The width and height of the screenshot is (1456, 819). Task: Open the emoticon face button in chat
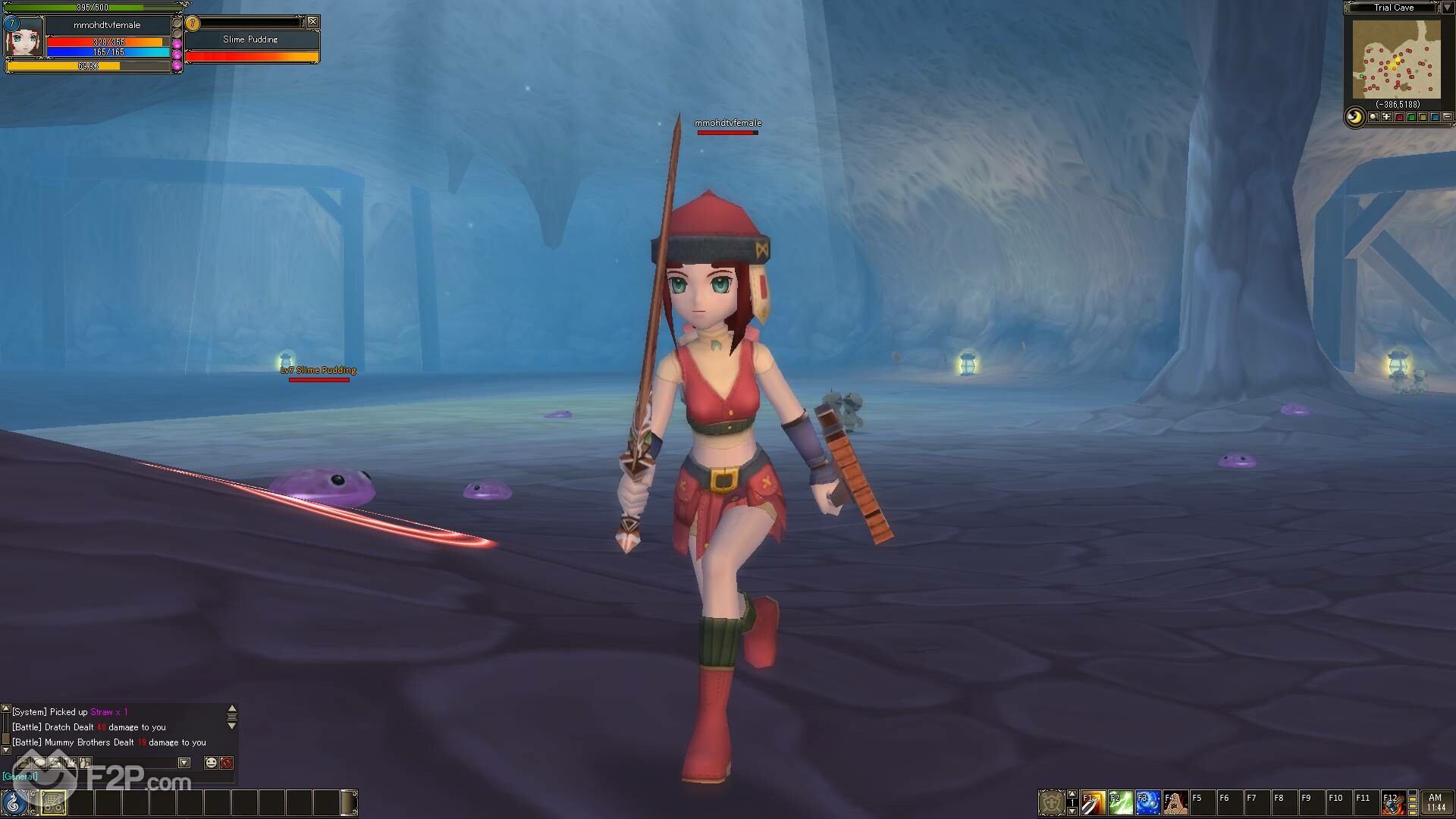[x=212, y=762]
